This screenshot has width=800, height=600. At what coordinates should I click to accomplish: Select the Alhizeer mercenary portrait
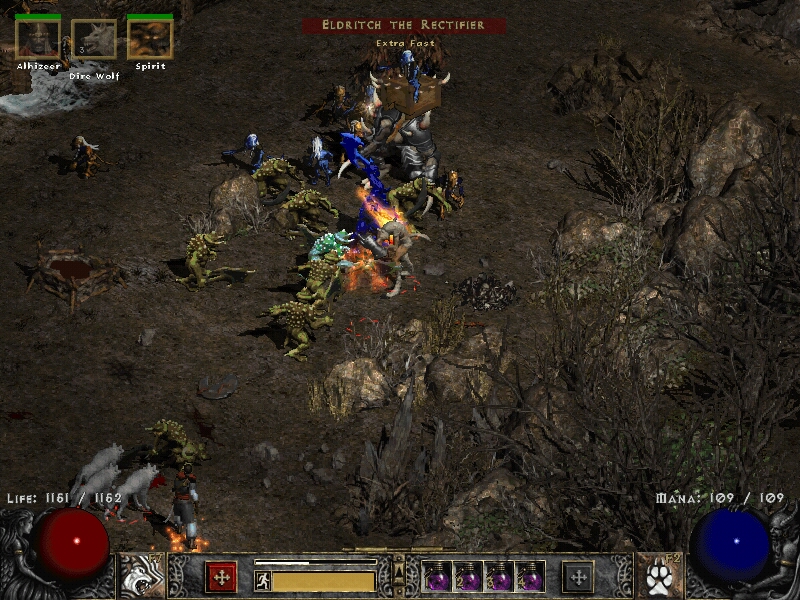pyautogui.click(x=38, y=40)
